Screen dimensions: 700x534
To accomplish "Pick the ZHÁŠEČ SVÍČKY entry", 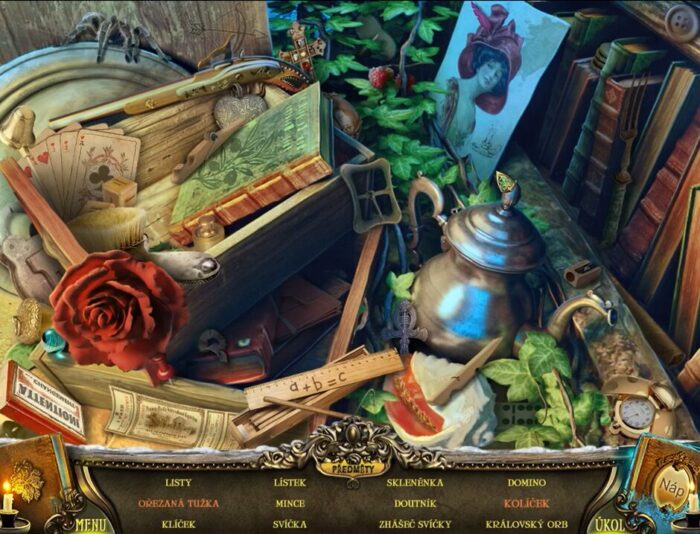I will tap(414, 524).
